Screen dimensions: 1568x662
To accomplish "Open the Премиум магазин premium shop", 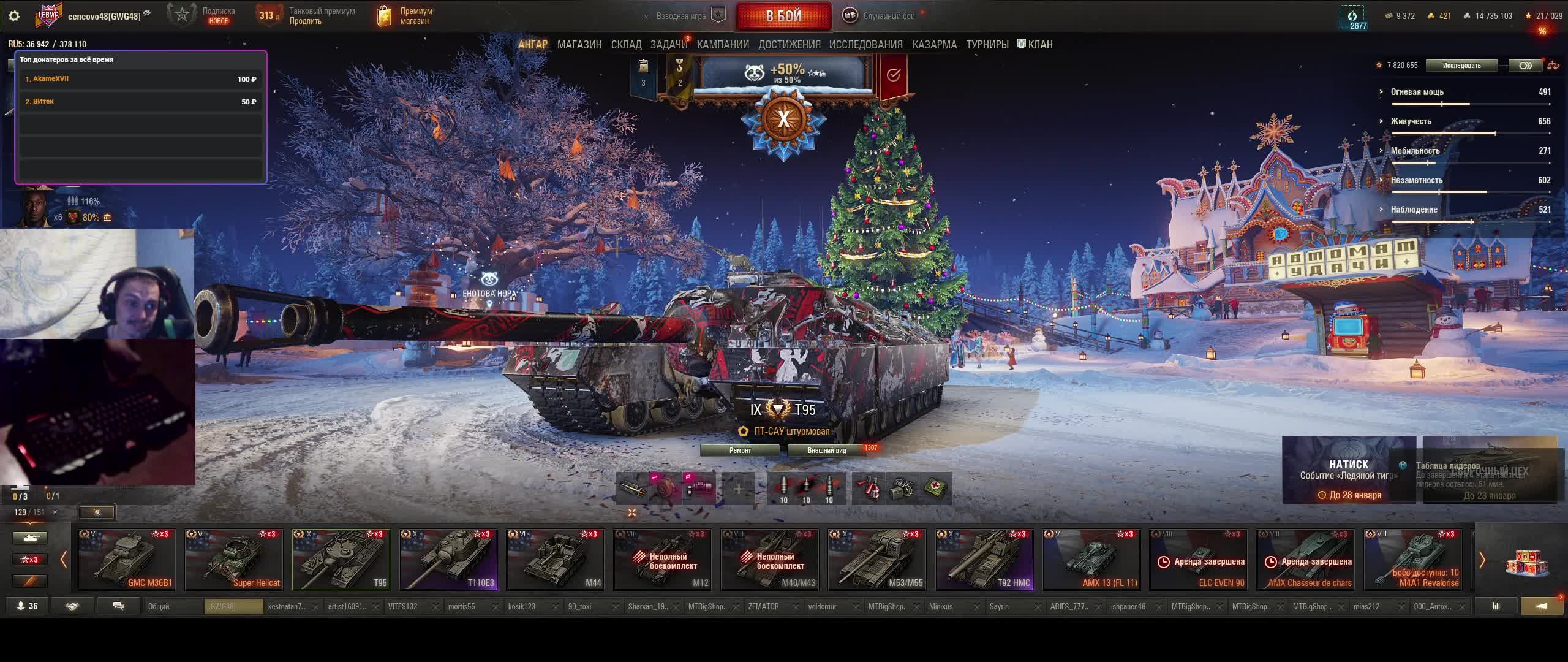I will [x=405, y=16].
